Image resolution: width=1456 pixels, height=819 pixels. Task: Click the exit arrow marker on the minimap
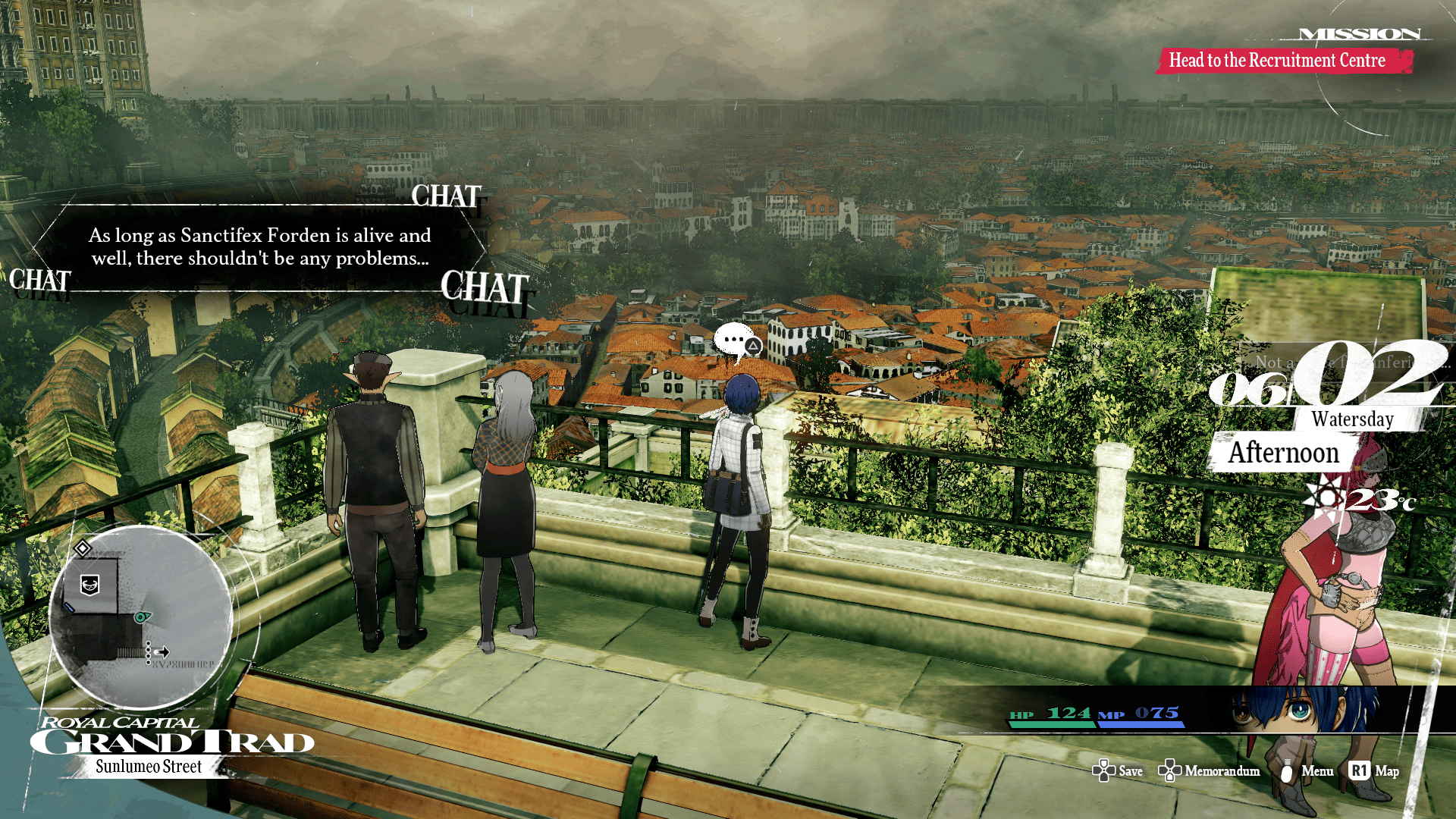pyautogui.click(x=162, y=651)
